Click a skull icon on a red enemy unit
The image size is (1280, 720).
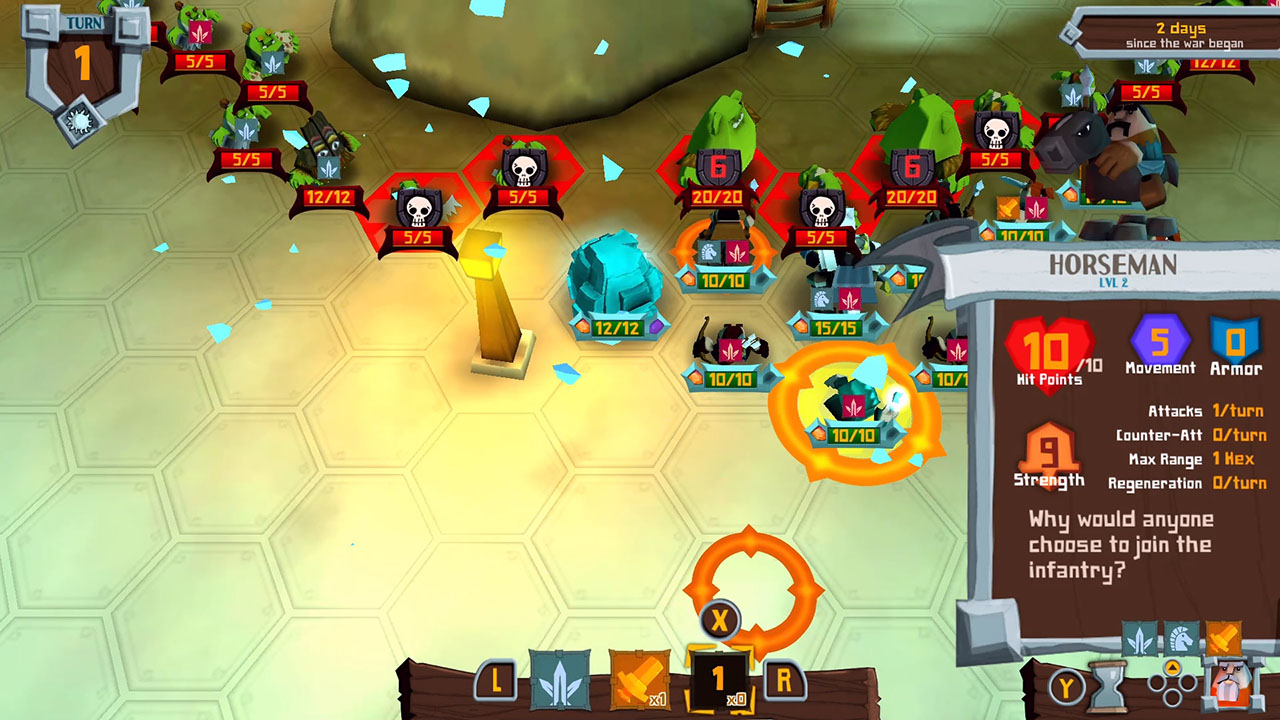coord(522,170)
